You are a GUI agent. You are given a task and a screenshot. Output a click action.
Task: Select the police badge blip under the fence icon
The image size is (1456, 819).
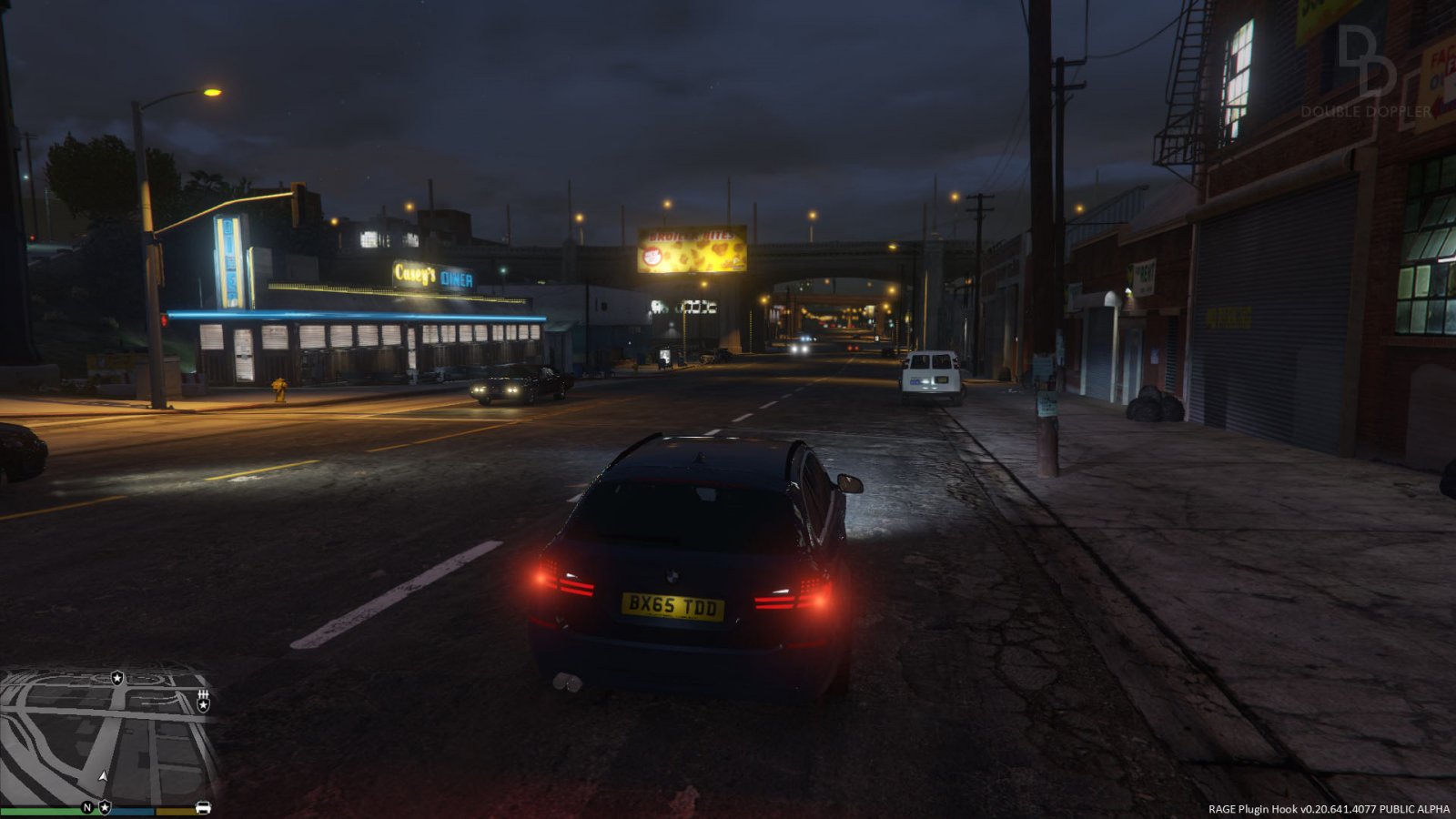pos(203,706)
